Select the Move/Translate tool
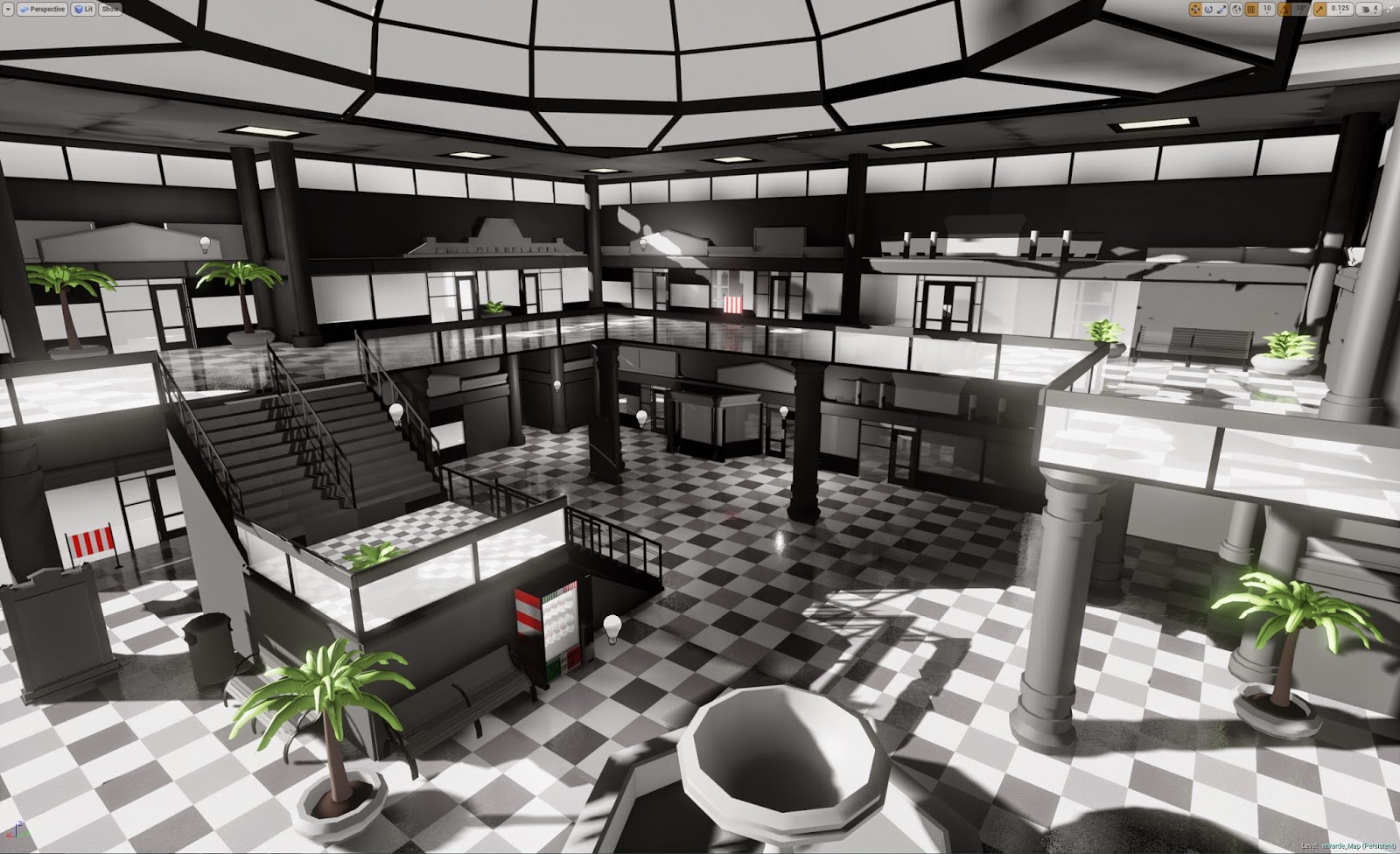Screen dimensions: 1400x854 click(1194, 9)
